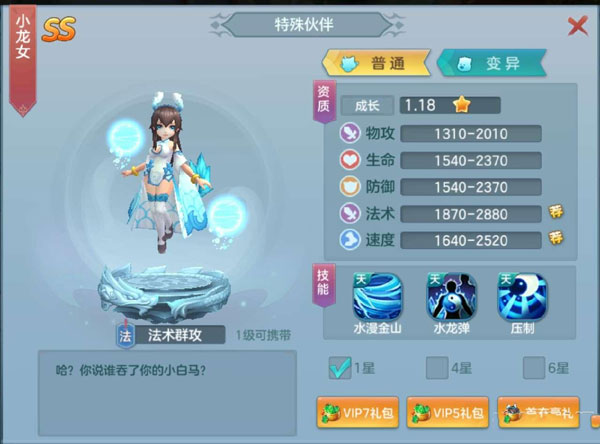Select the 水龙弹 skill icon

tap(450, 297)
